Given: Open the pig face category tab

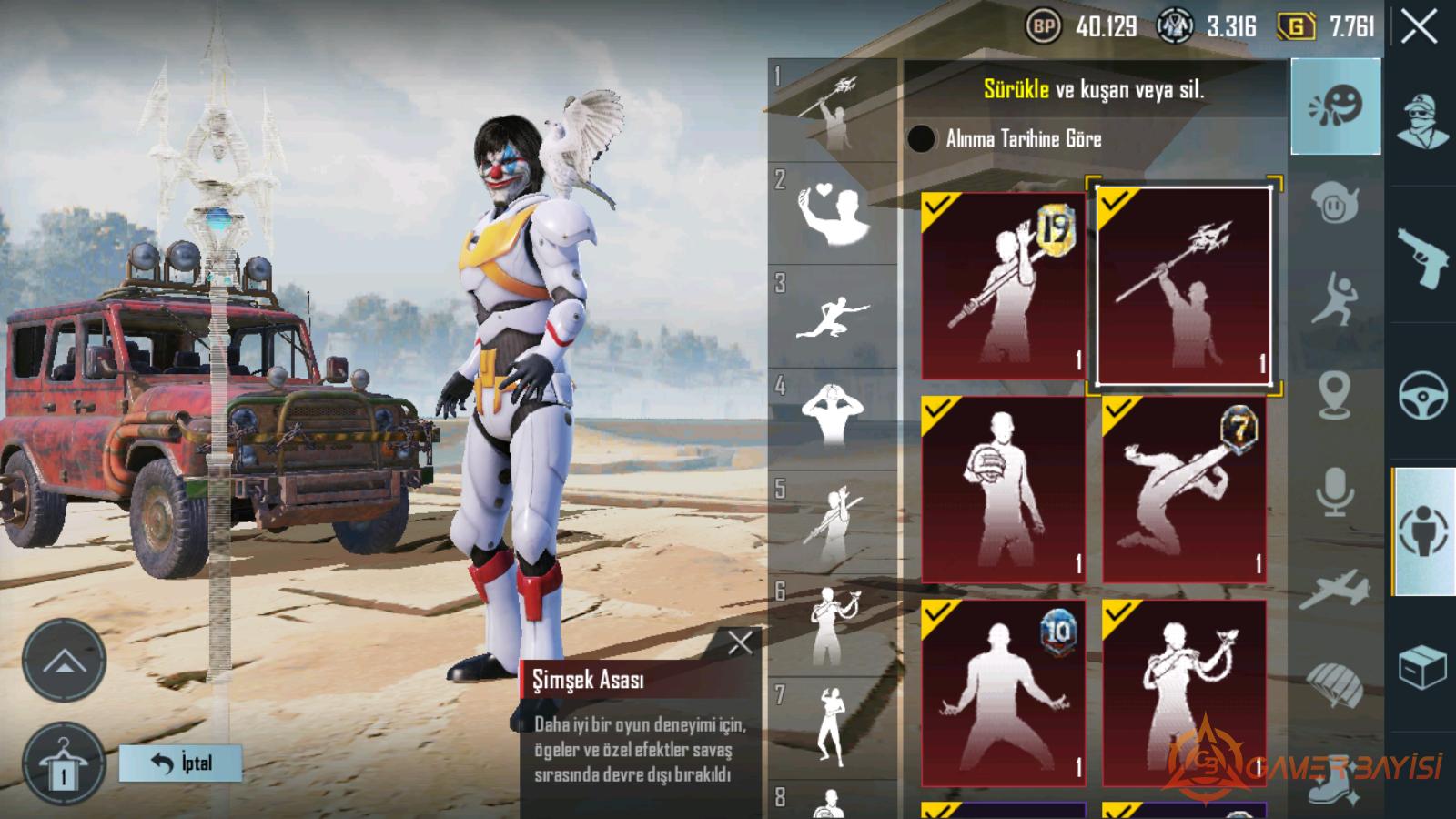Looking at the screenshot, I should pyautogui.click(x=1335, y=204).
